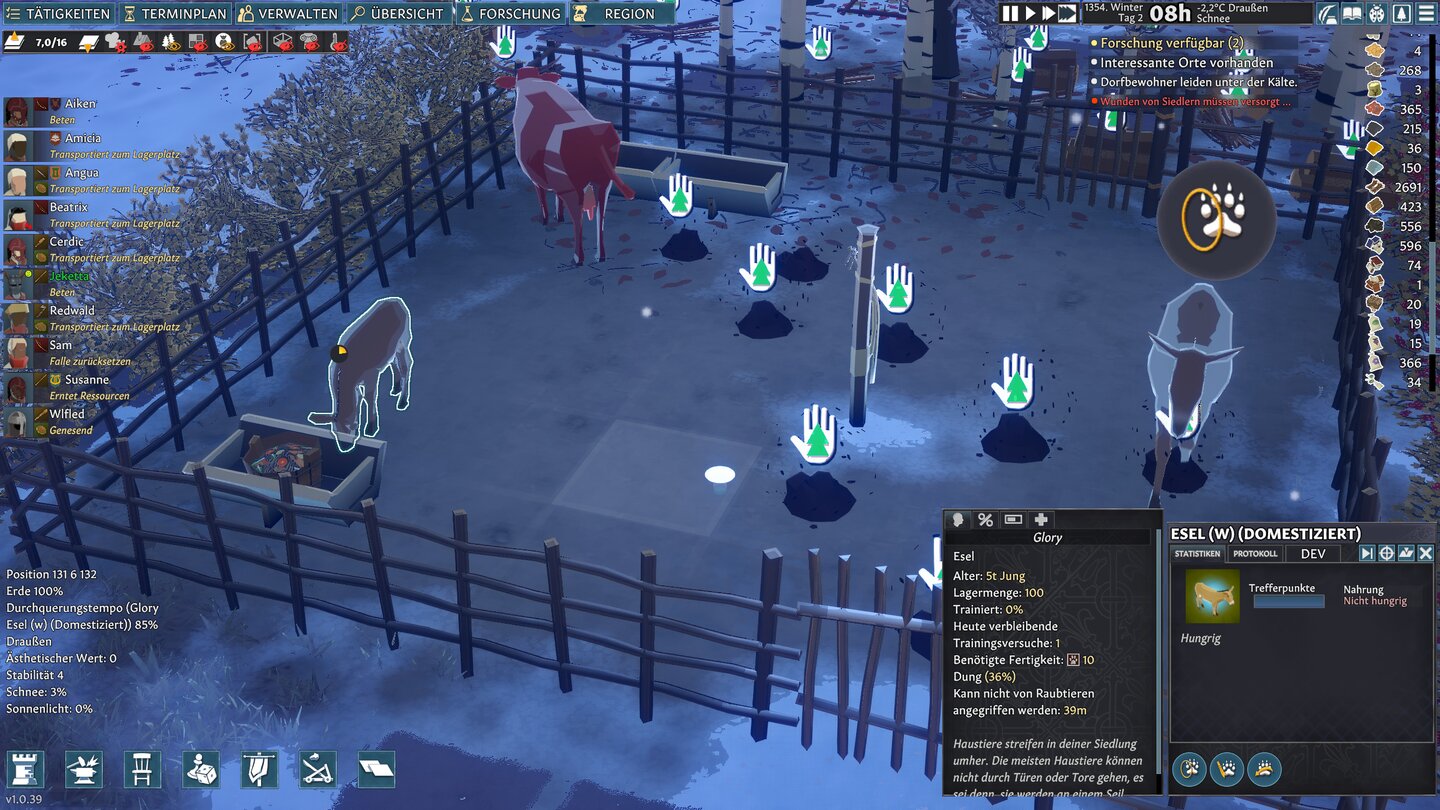Close the Esel info panel
Viewport: 1440px width, 810px height.
click(1425, 553)
